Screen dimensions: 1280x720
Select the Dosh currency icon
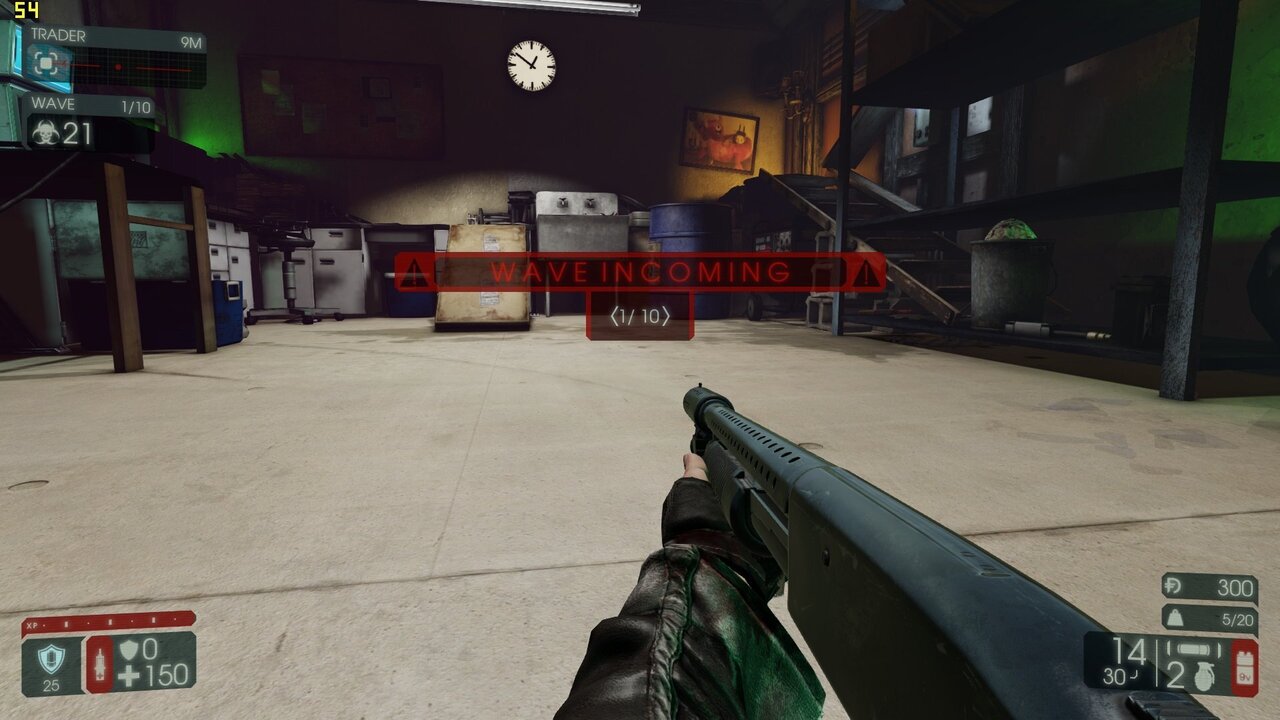1172,585
